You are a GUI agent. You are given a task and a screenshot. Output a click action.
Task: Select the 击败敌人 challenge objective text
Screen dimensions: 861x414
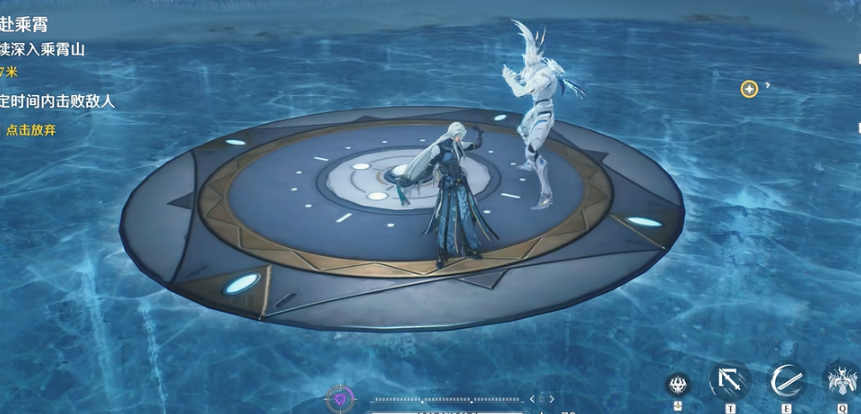pyautogui.click(x=58, y=101)
